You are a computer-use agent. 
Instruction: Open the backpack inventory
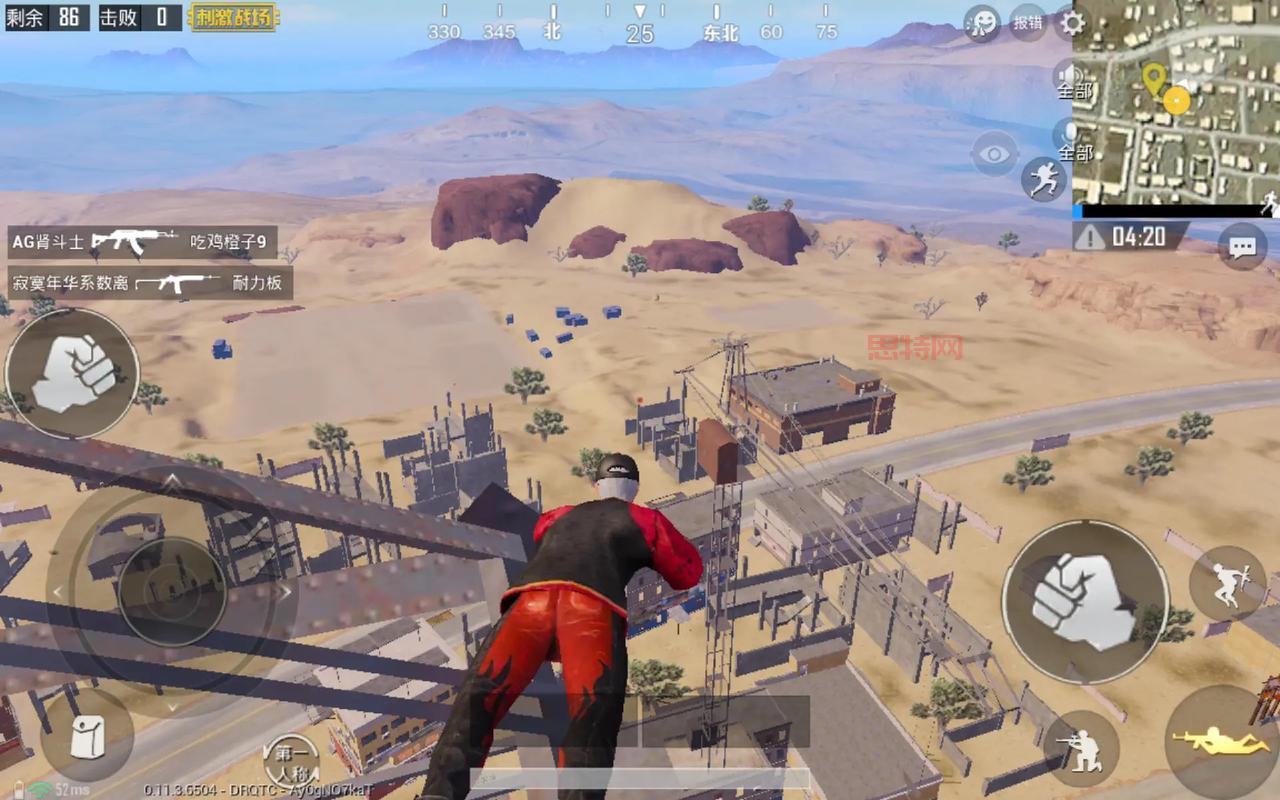87,735
